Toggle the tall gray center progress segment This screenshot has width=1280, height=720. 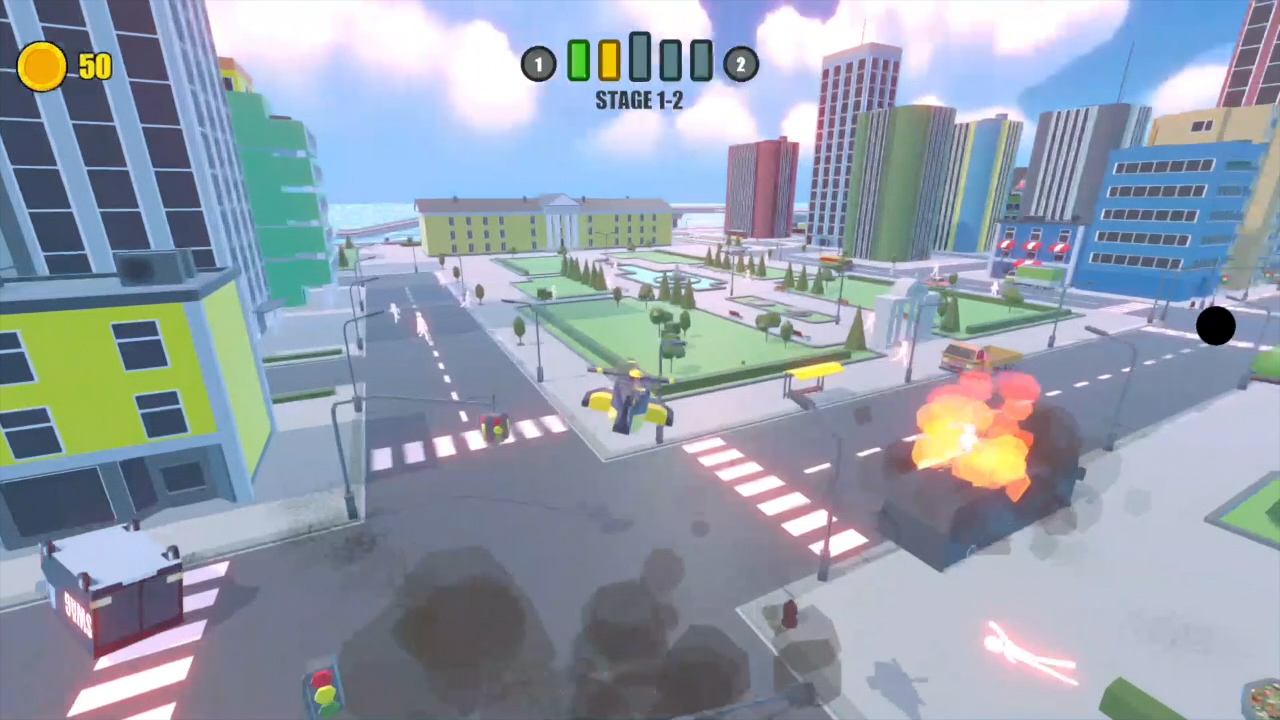(639, 58)
